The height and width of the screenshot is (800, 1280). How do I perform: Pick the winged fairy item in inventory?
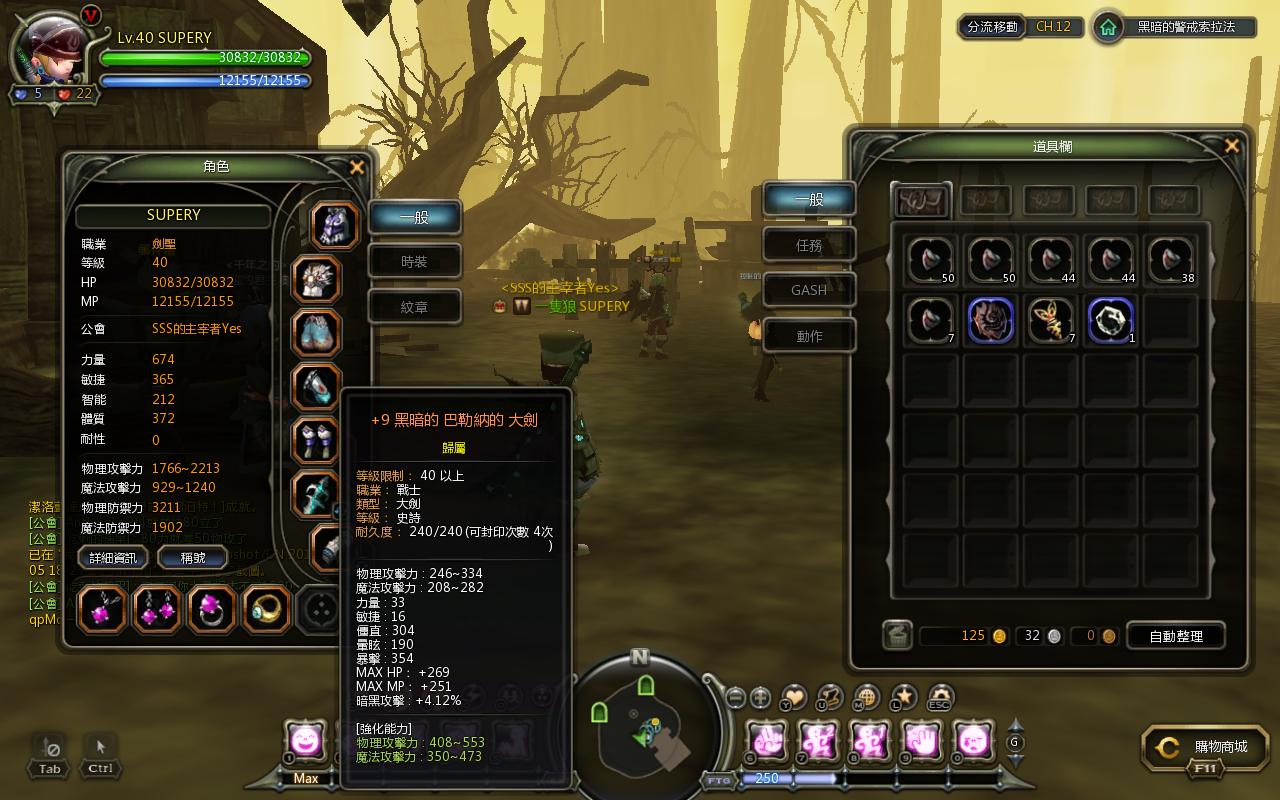point(1051,321)
